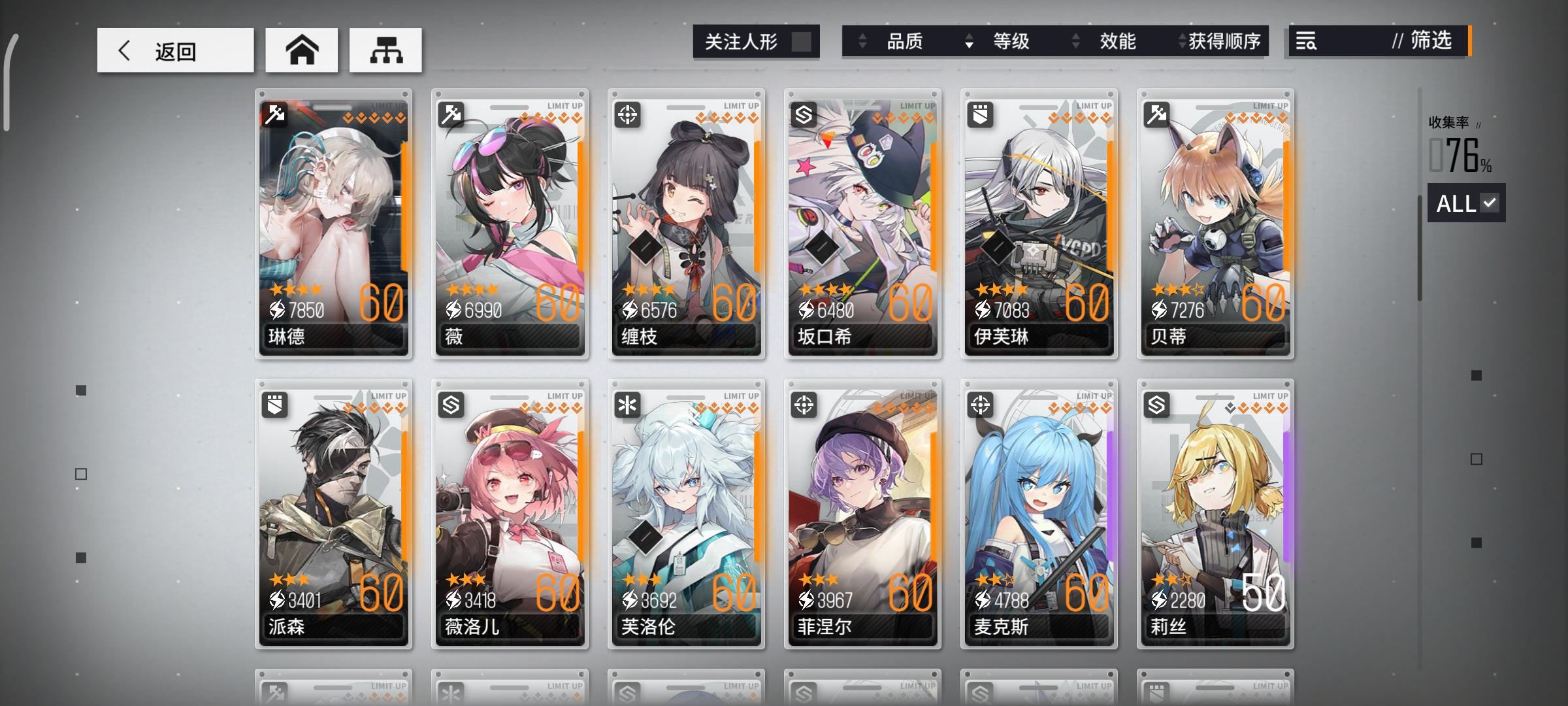Screen dimensions: 1568x706
Task: Click the squad formation icon beside home
Action: tap(386, 50)
